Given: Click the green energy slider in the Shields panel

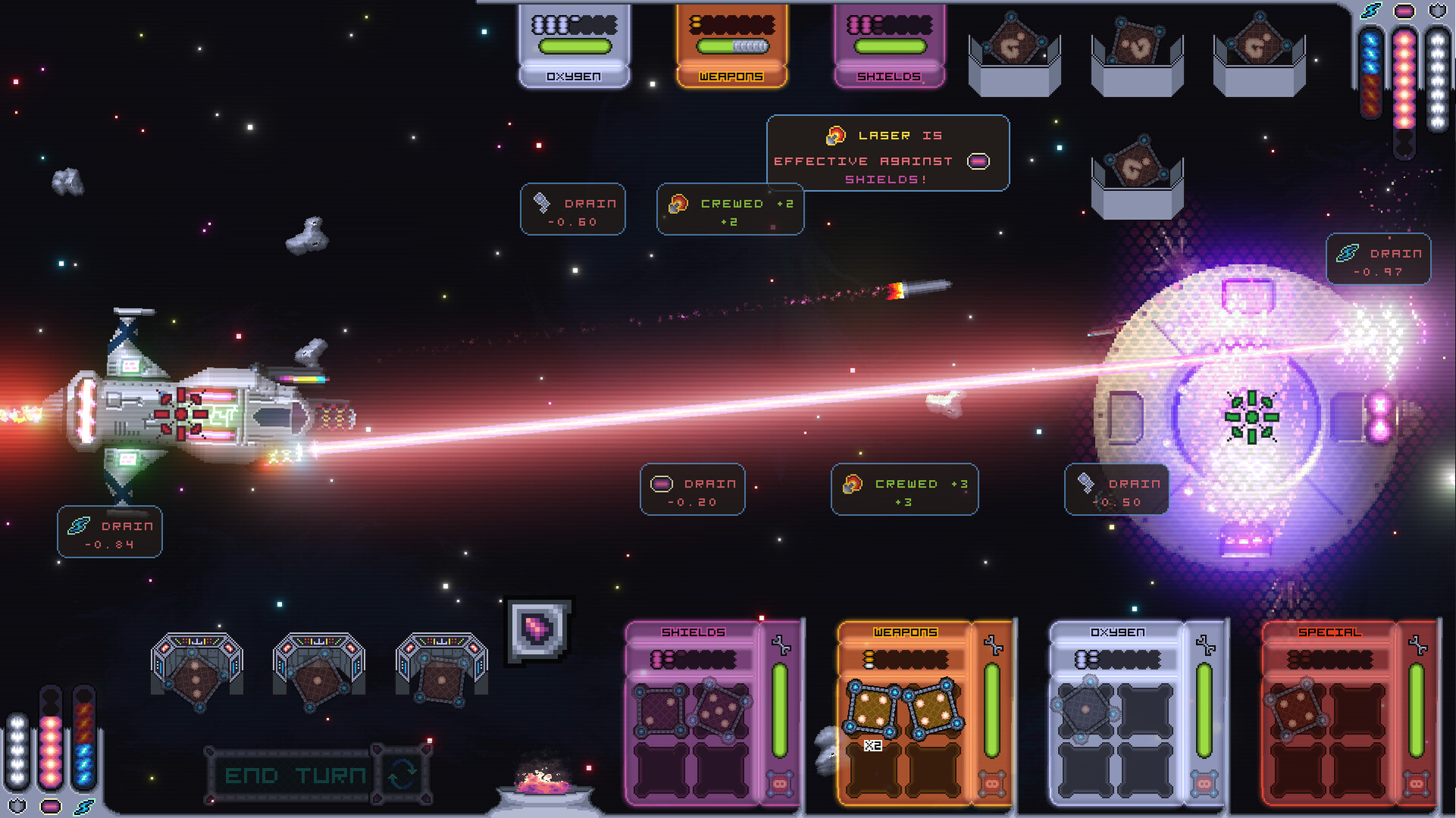Looking at the screenshot, I should 778,709.
